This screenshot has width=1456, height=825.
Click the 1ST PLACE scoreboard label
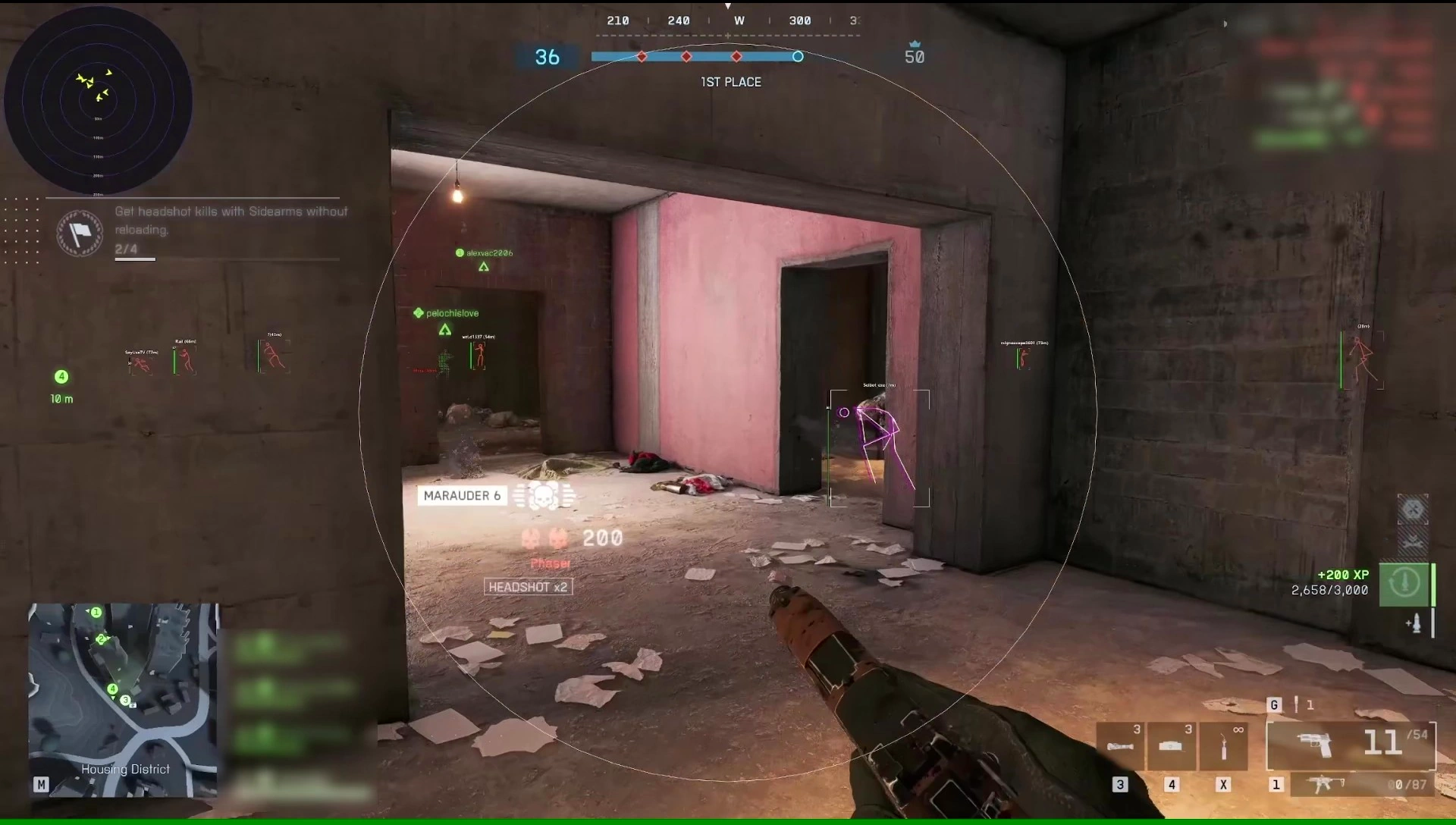pos(730,82)
